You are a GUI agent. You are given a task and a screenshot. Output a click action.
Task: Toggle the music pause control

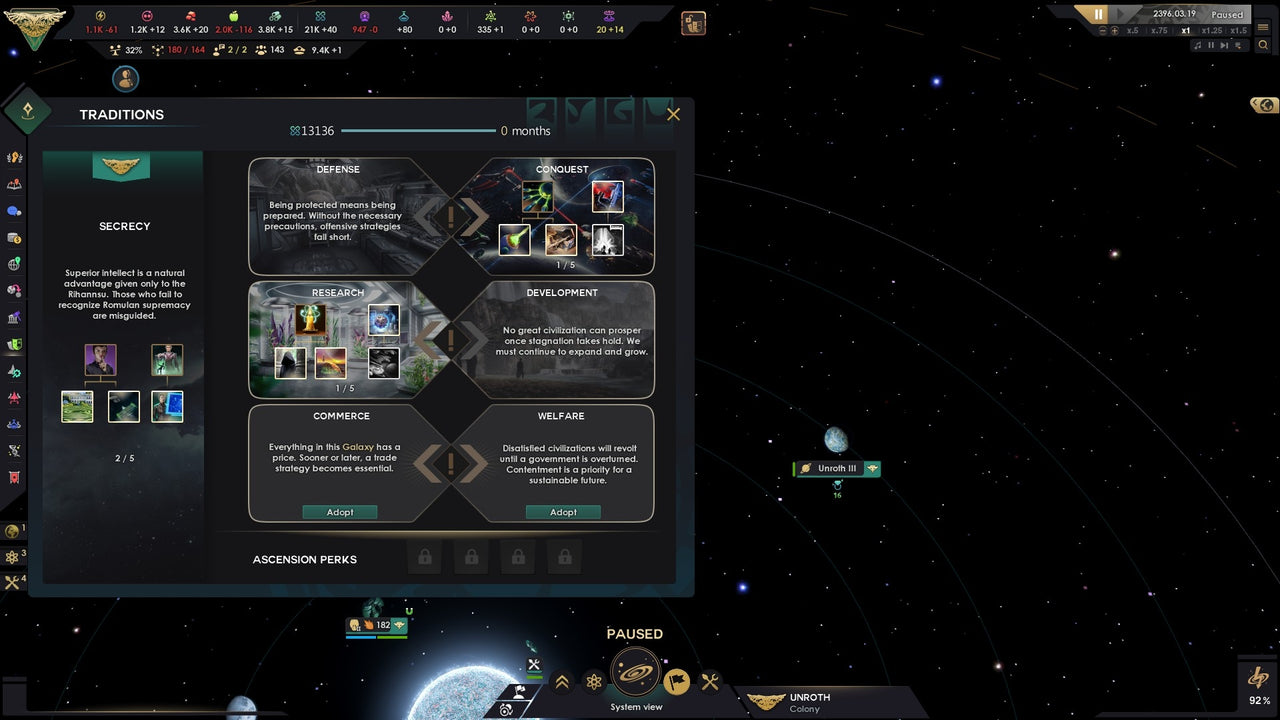click(x=1211, y=45)
